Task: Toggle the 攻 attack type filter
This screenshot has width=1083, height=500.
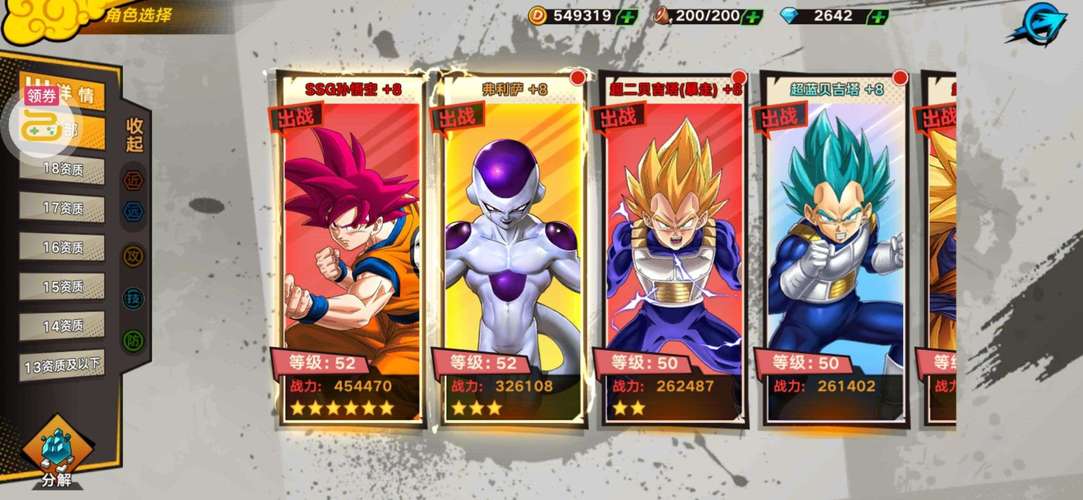Action: coord(133,256)
